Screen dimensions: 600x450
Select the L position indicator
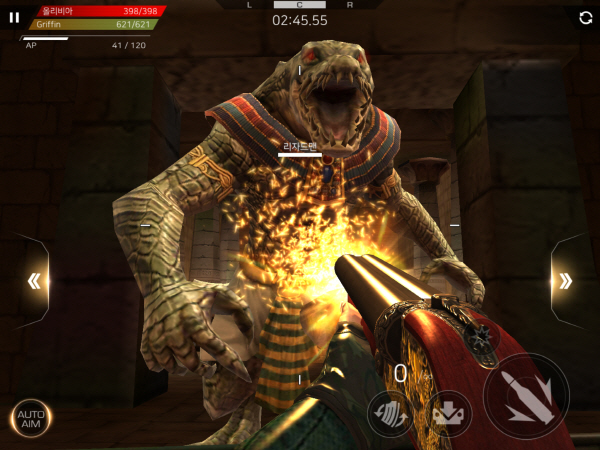pos(250,4)
